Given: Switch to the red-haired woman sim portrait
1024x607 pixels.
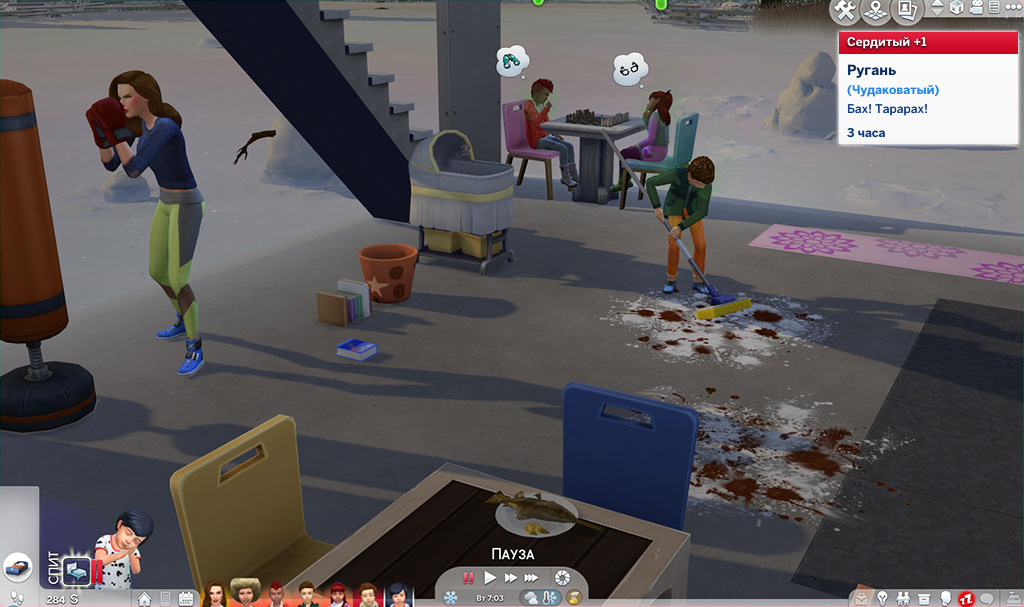Looking at the screenshot, I should pos(214,594).
